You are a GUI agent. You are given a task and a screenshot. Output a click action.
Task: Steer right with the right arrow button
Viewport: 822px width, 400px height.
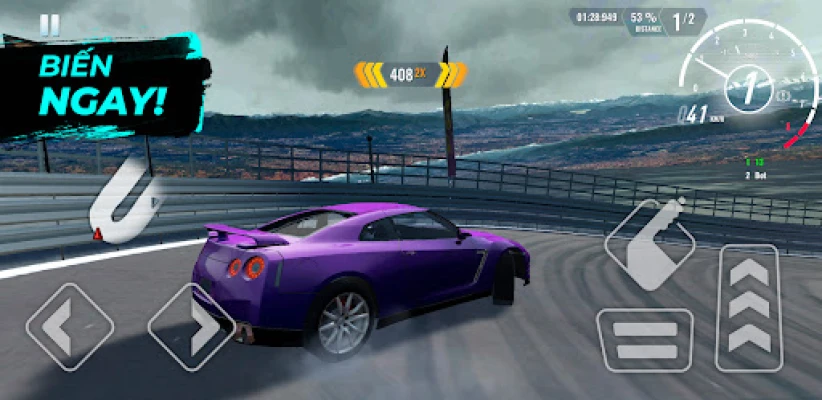click(191, 328)
